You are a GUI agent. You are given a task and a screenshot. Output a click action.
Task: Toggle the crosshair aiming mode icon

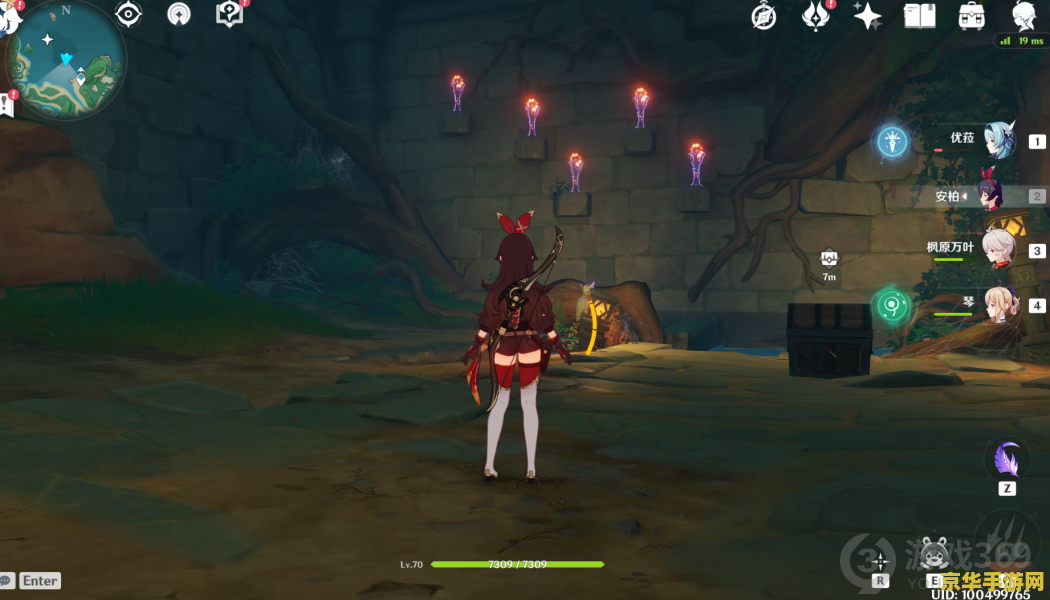pyautogui.click(x=880, y=559)
